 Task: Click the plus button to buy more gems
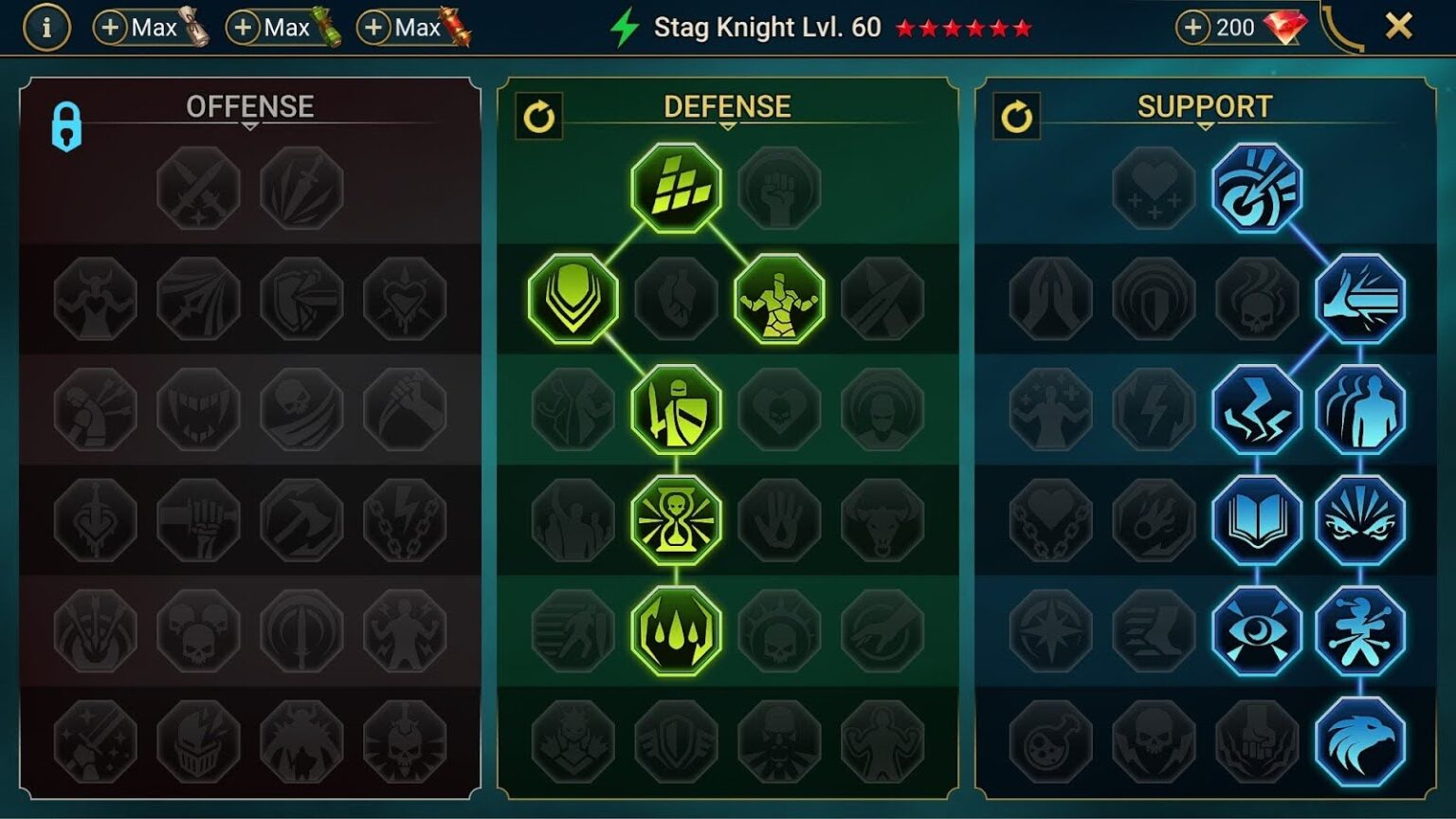click(x=1194, y=27)
